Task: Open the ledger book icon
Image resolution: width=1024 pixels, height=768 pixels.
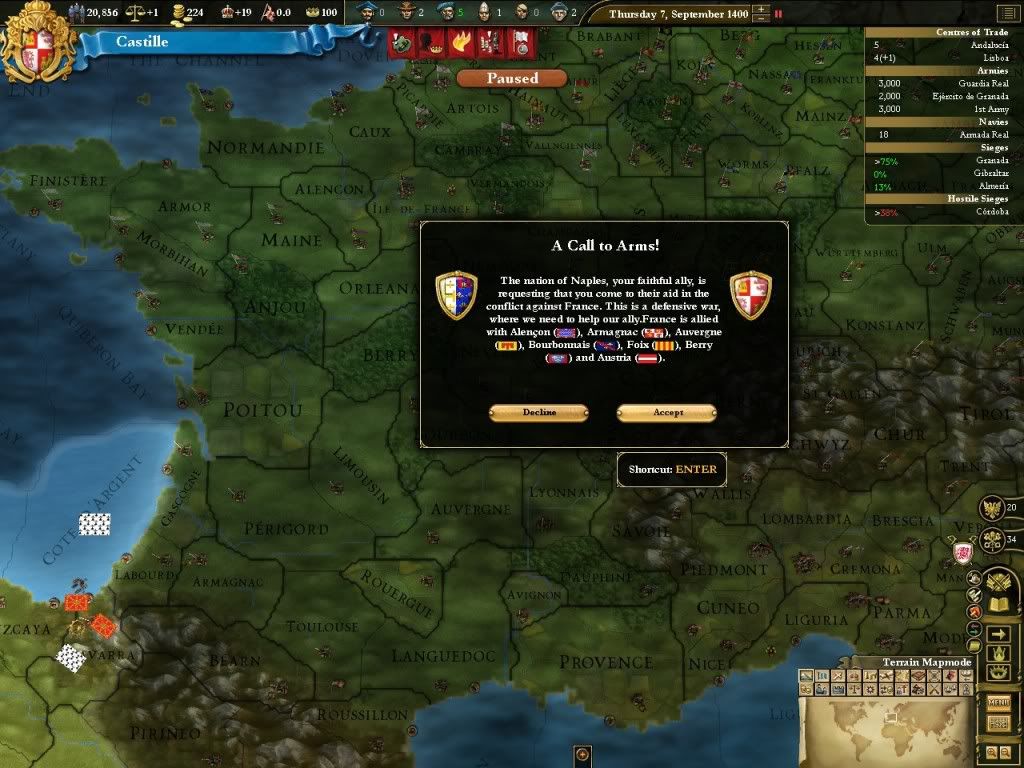Action: coord(999,604)
